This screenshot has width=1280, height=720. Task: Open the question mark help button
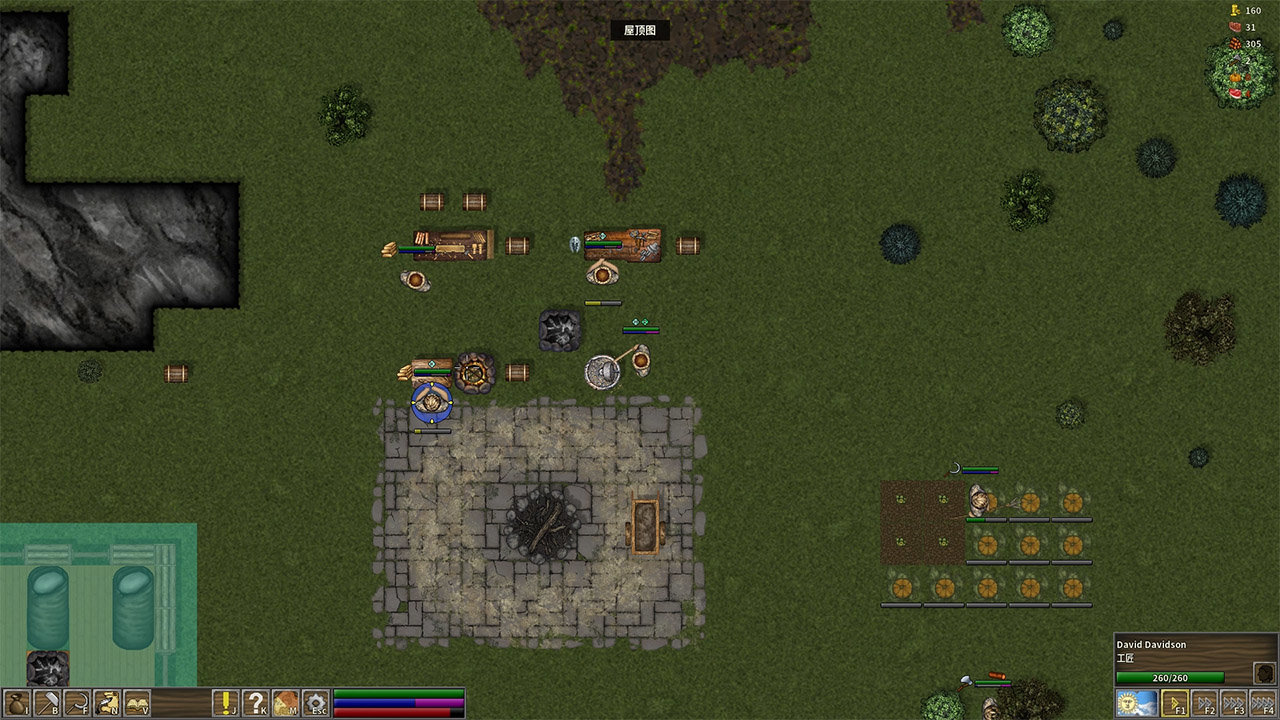click(x=256, y=703)
